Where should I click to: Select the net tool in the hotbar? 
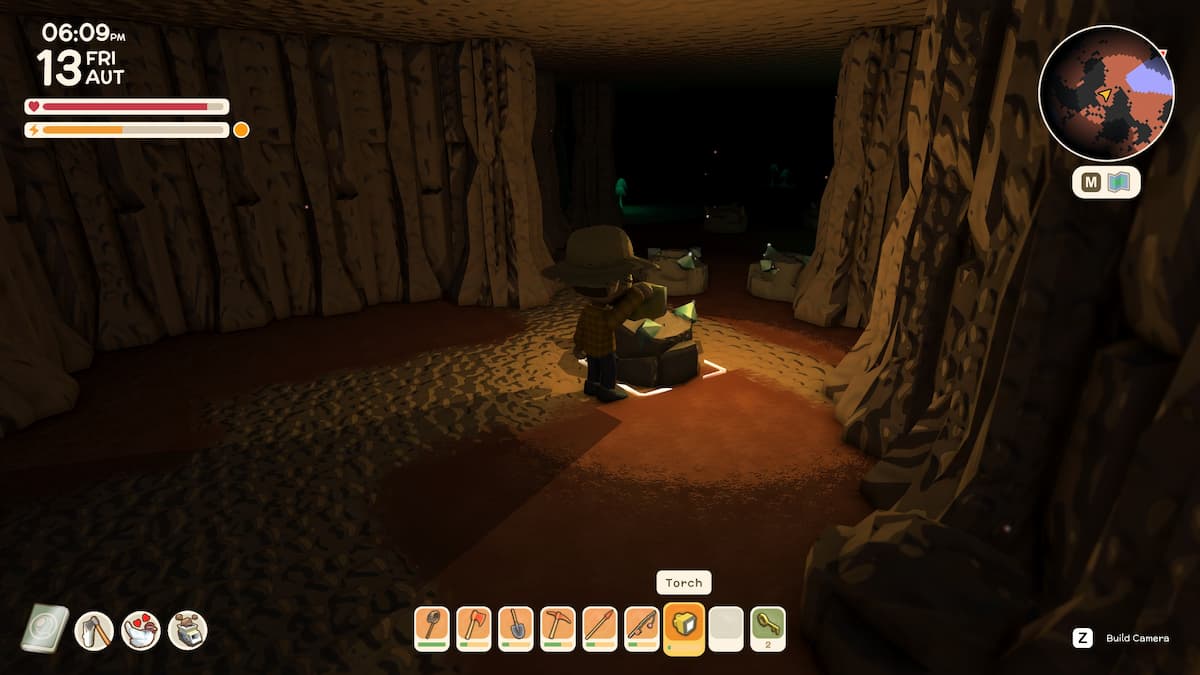click(431, 628)
